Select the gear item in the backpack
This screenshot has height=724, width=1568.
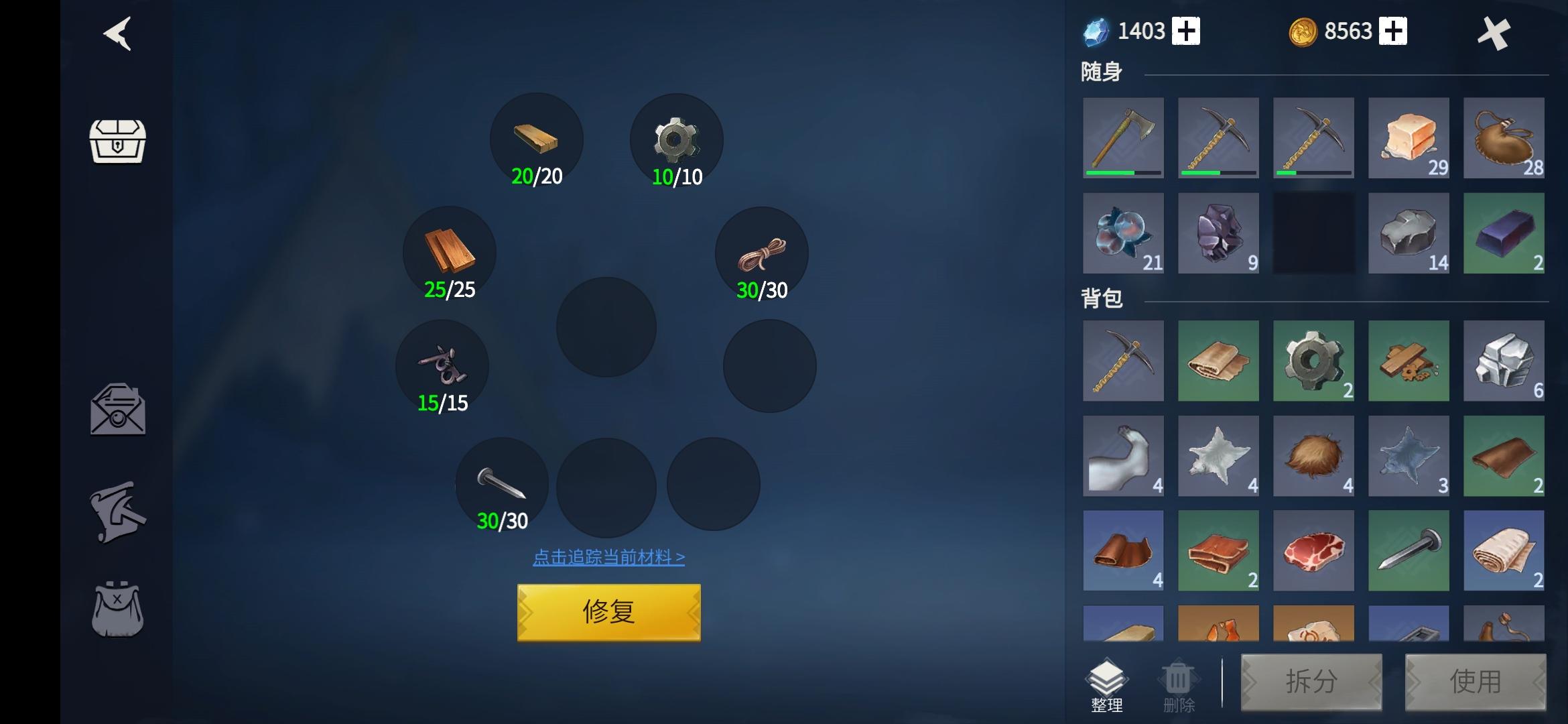1313,361
